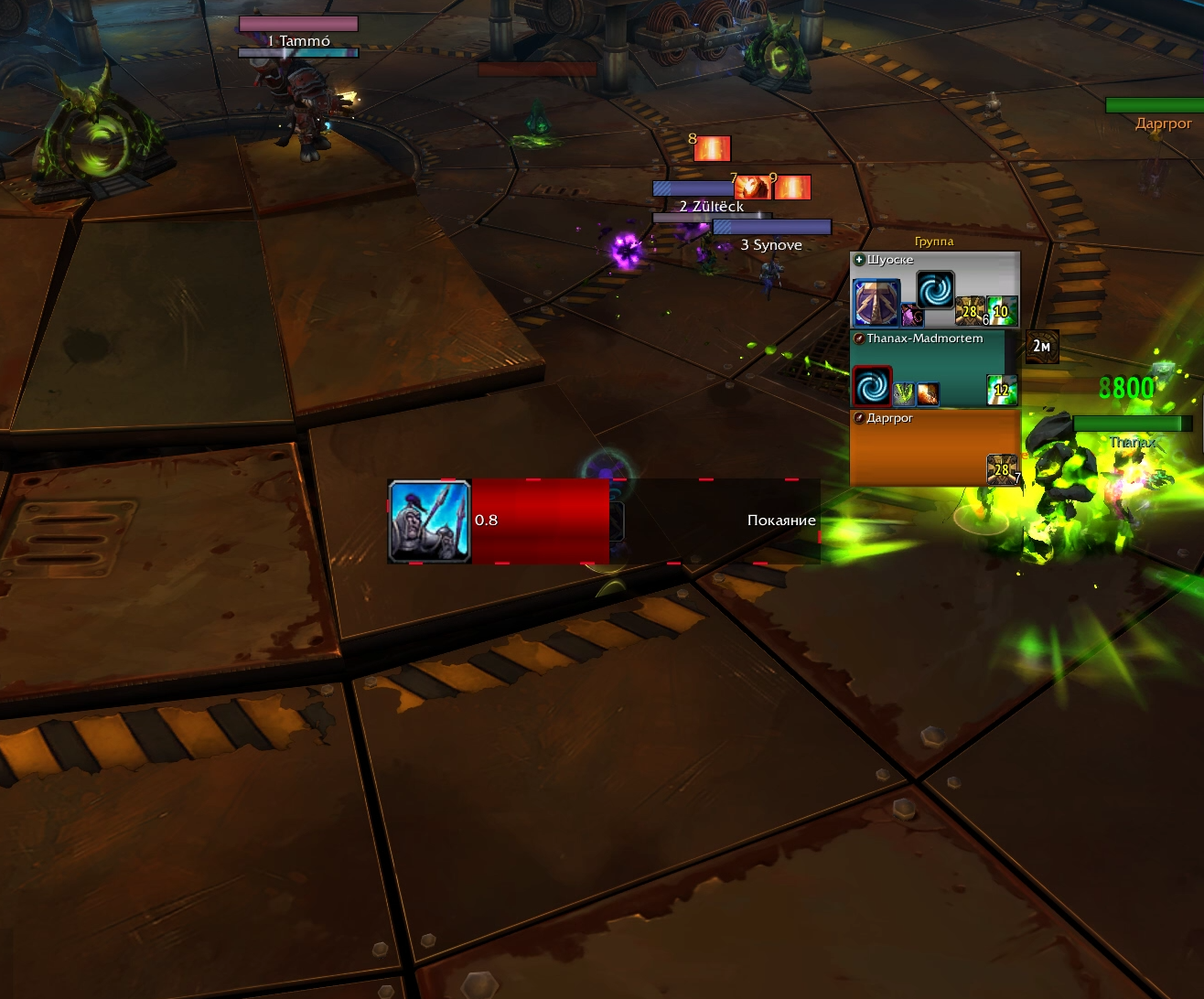Image resolution: width=1204 pixels, height=999 pixels.
Task: Select the flame debuff icon numbered 8
Action: tap(712, 148)
